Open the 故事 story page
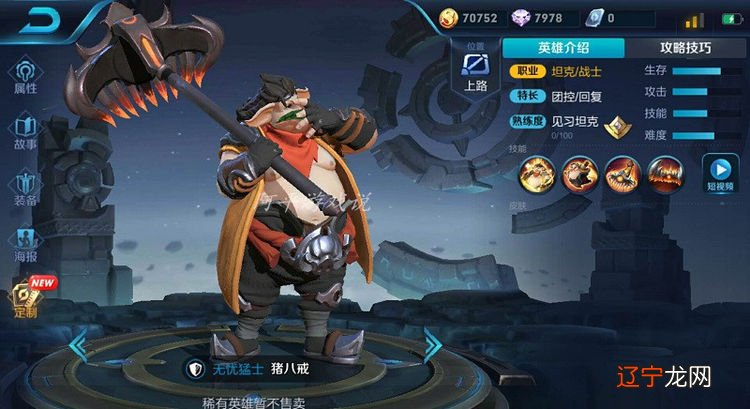This screenshot has height=409, width=750. [25, 132]
